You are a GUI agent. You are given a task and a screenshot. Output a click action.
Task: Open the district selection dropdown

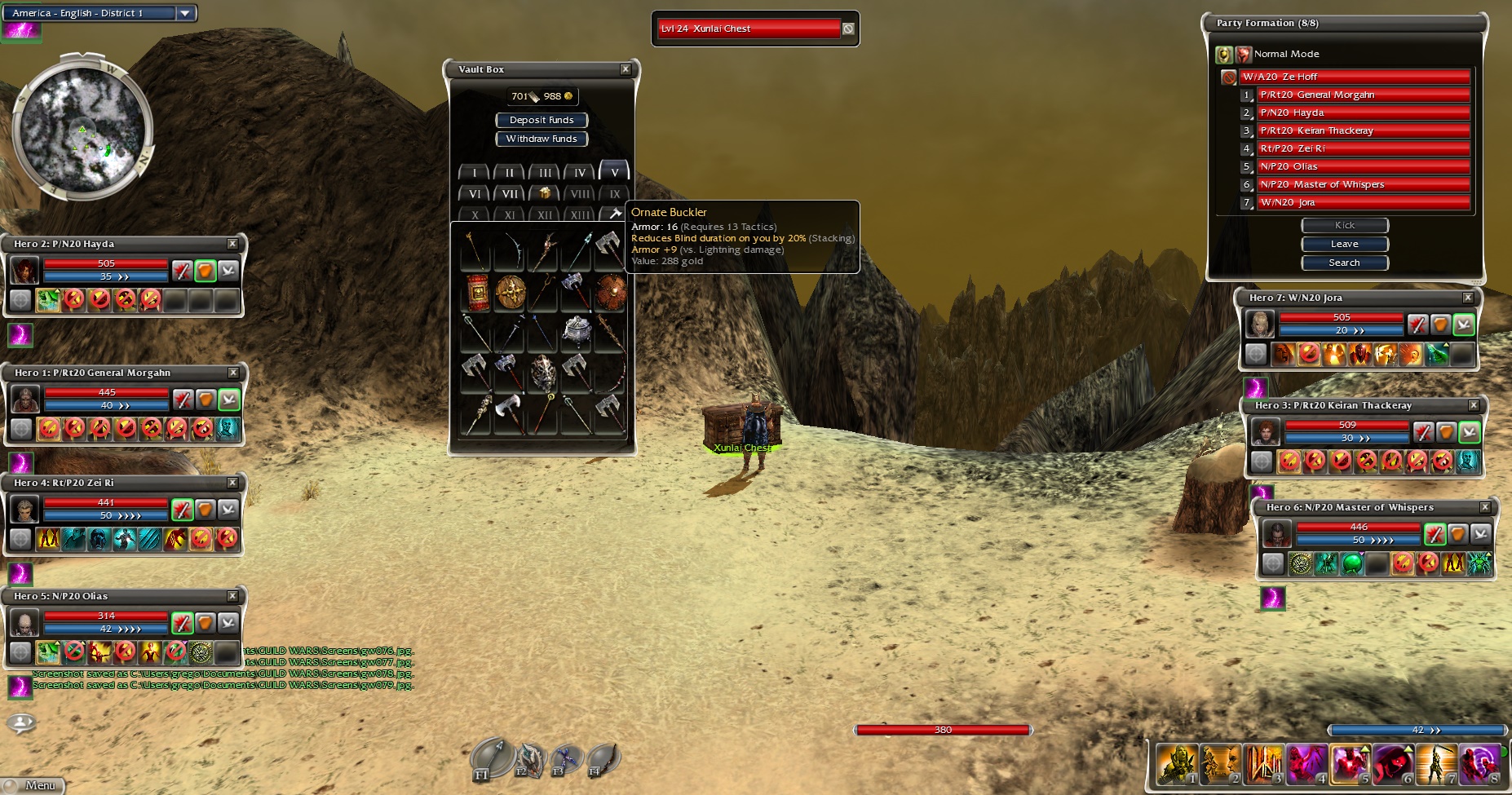click(185, 13)
